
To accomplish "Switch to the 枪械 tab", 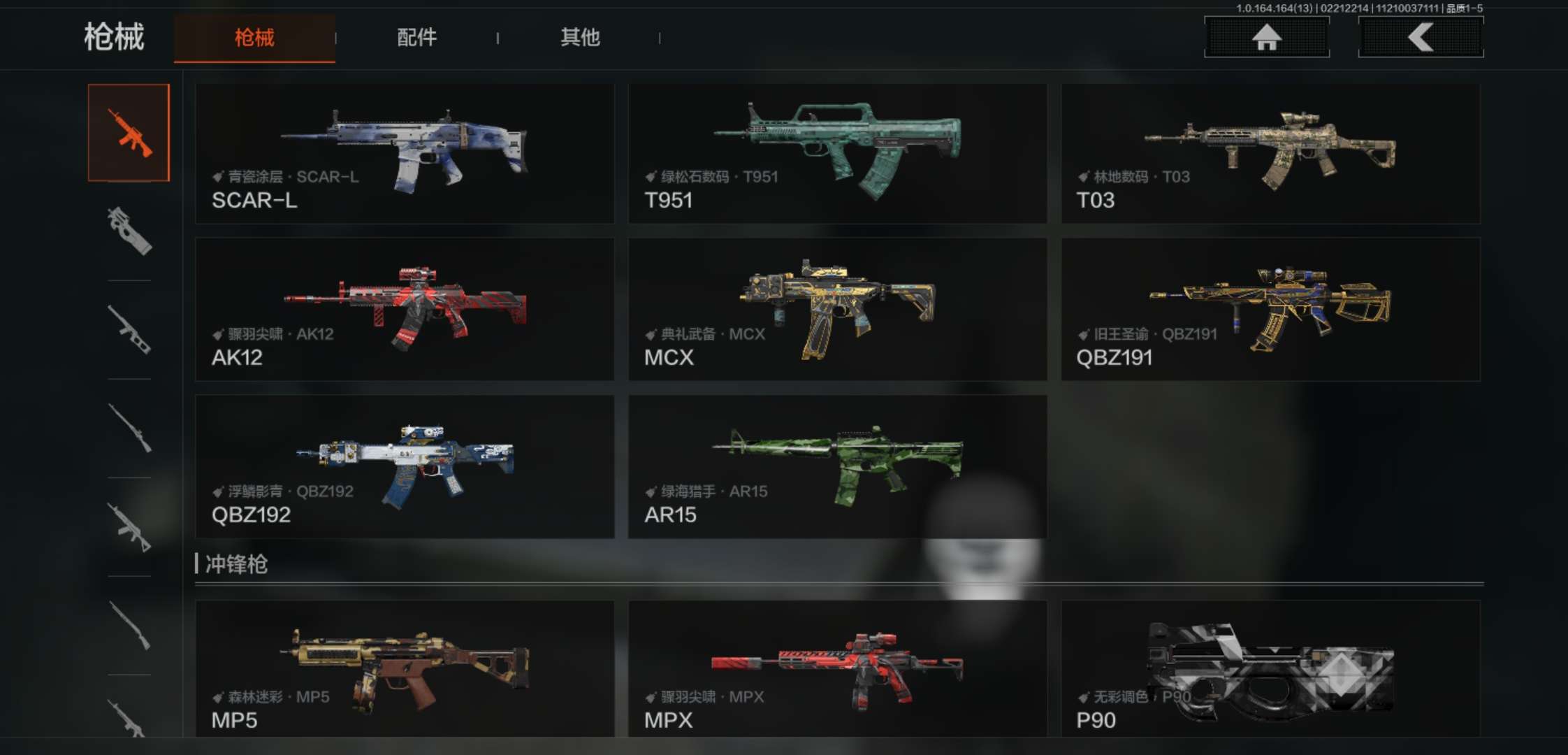I will [x=254, y=38].
